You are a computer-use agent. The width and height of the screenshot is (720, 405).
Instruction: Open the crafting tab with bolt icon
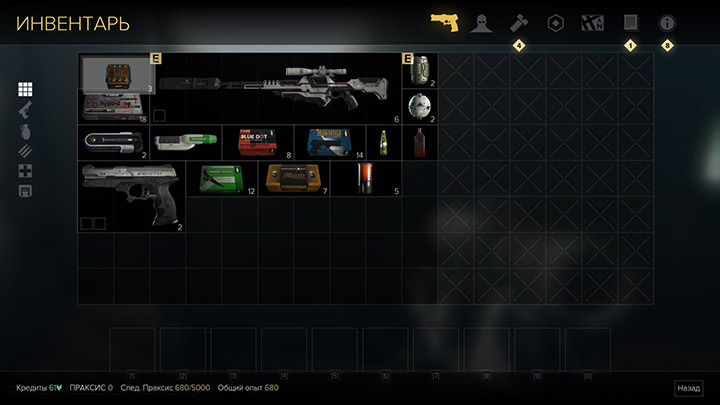tap(518, 22)
